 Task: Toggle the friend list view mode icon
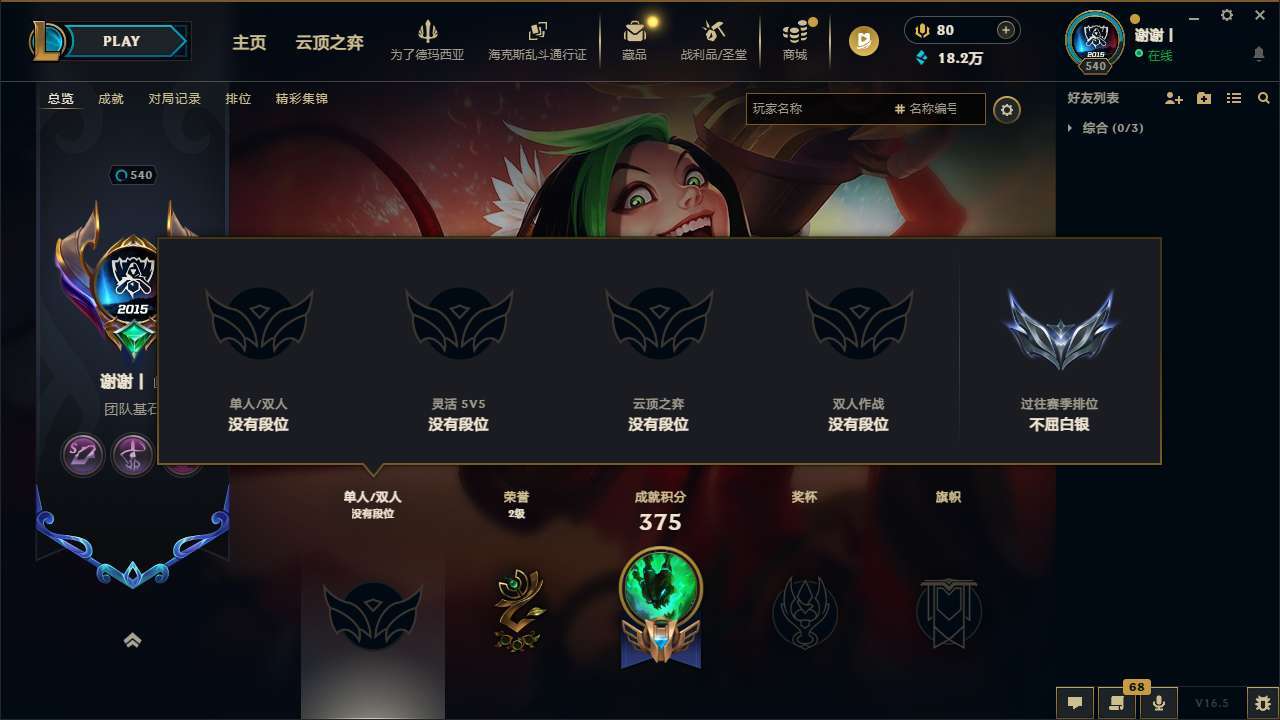(1234, 98)
